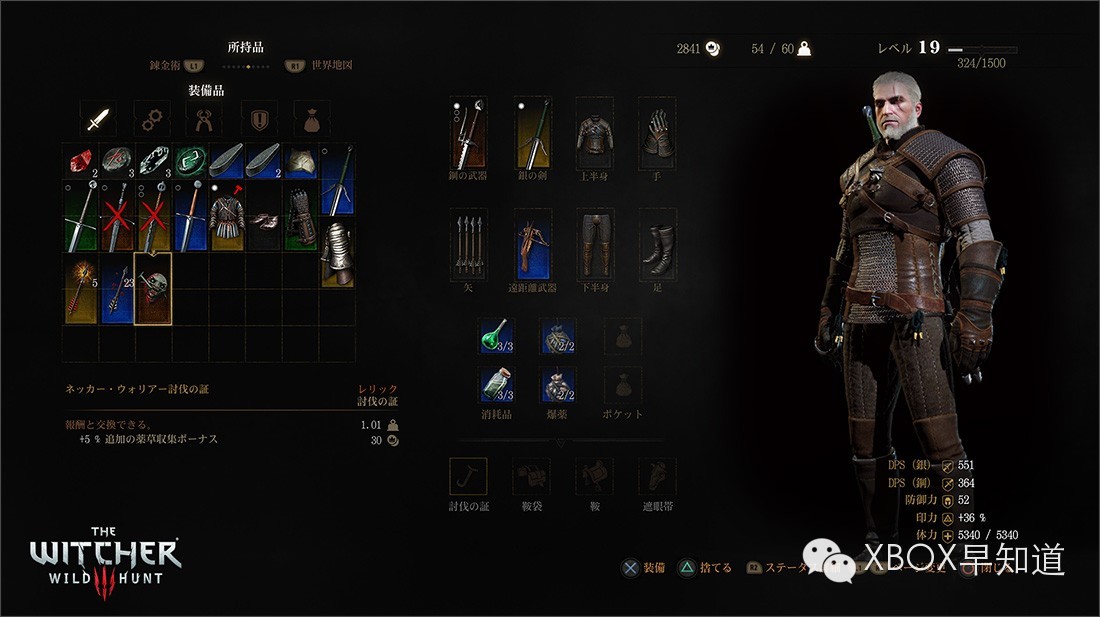Open the gears crafting materials tab
The height and width of the screenshot is (617, 1100).
coord(151,120)
